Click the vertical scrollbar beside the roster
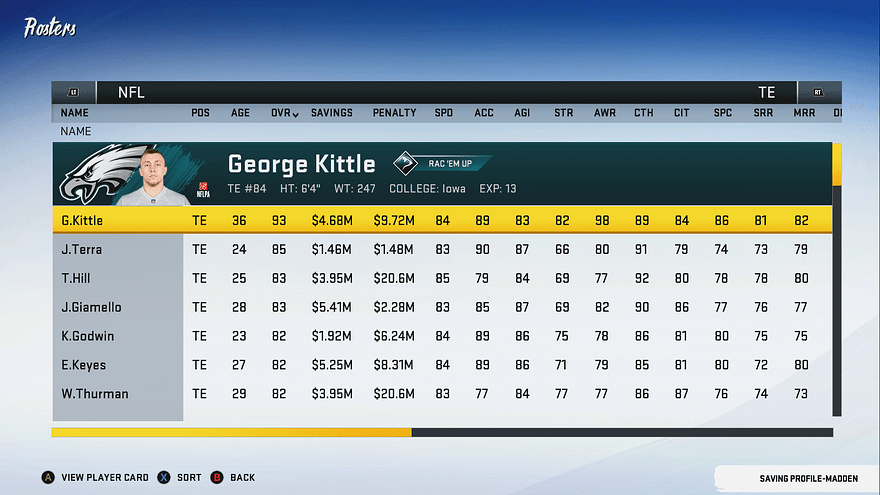880x495 pixels. [x=837, y=280]
